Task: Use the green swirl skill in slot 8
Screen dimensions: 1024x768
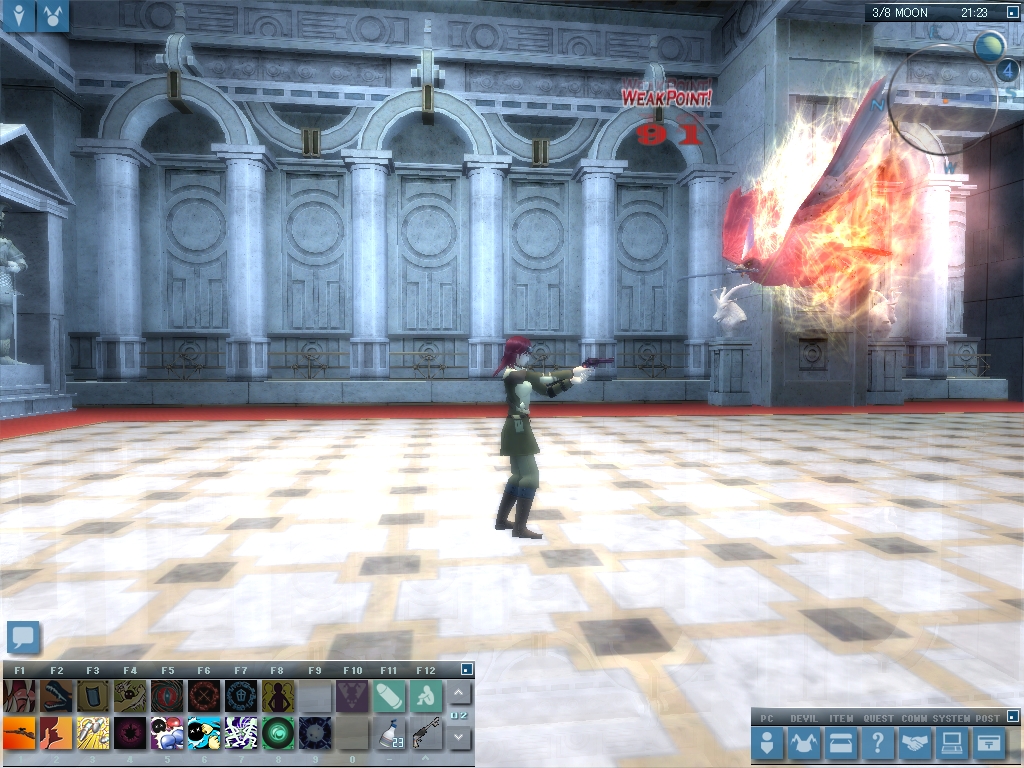Action: click(x=277, y=734)
